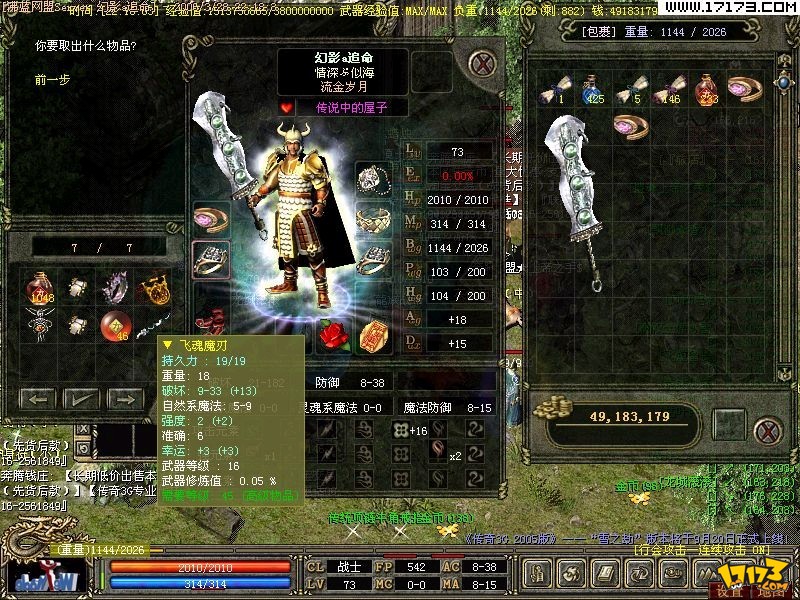Click the 前一步 (previous step) dialogue option
800x600 pixels.
point(52,79)
